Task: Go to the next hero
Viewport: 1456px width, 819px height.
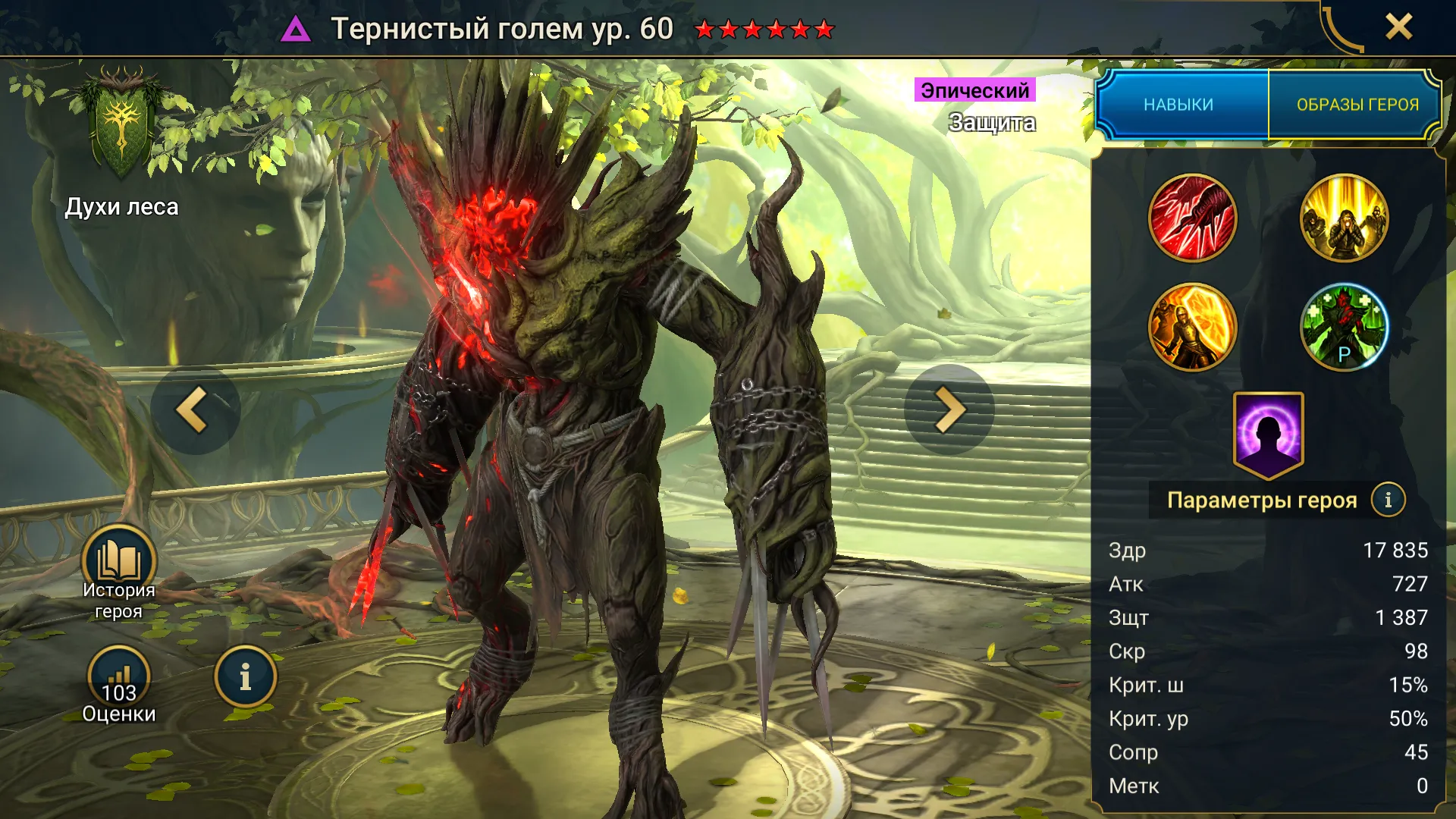Action: (x=949, y=410)
